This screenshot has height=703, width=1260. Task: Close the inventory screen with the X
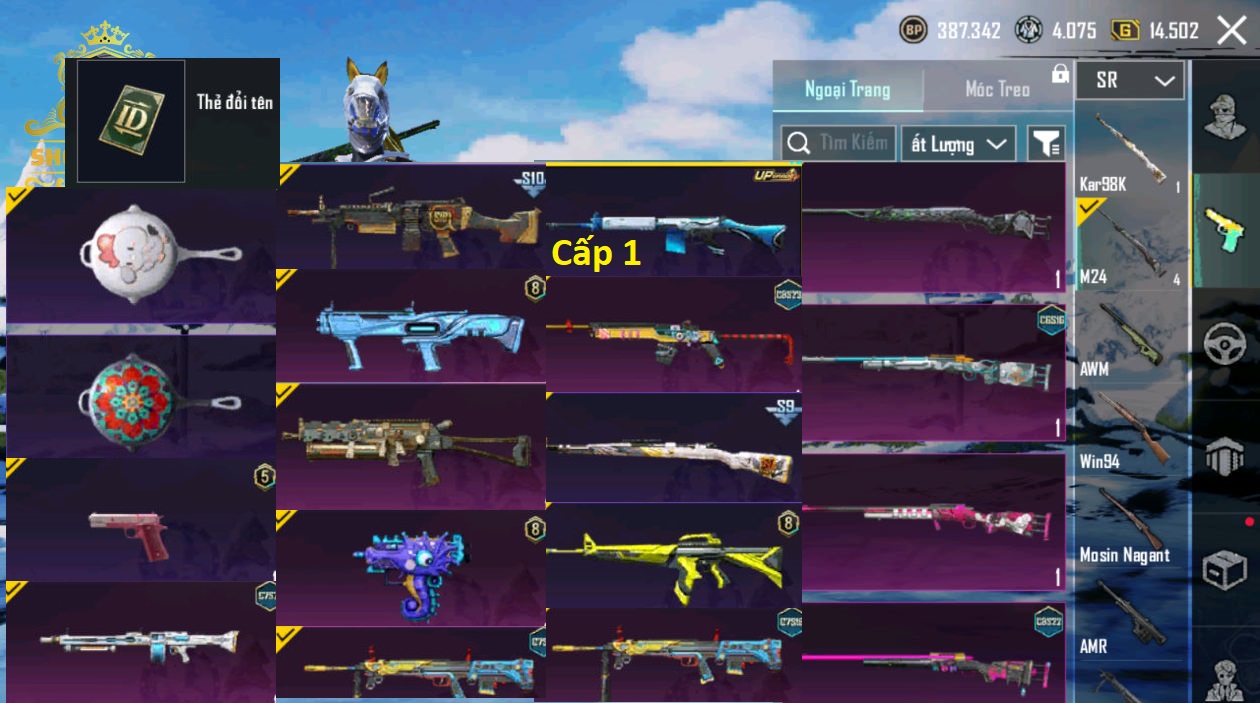(x=1232, y=31)
